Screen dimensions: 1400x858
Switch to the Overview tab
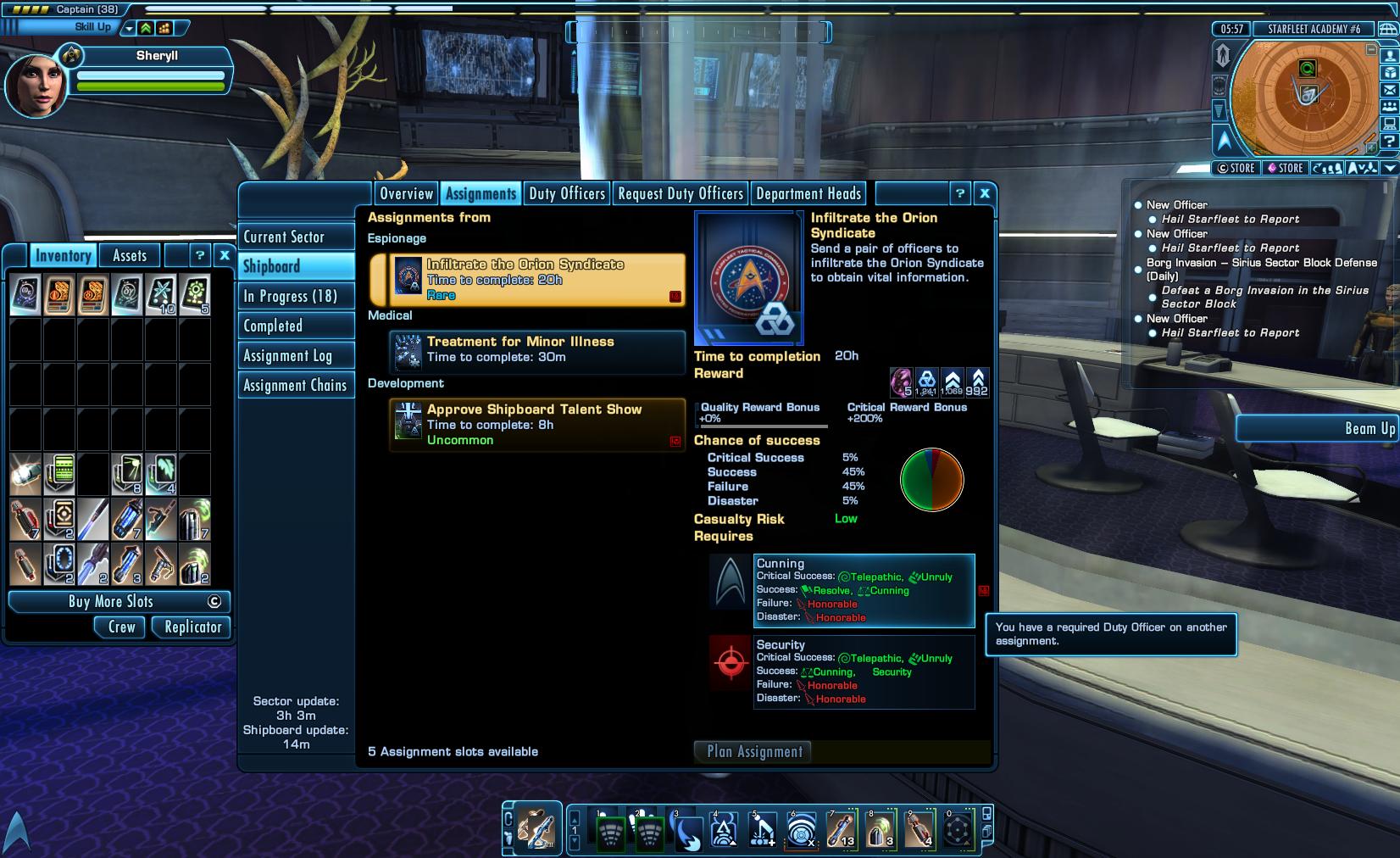[x=406, y=194]
